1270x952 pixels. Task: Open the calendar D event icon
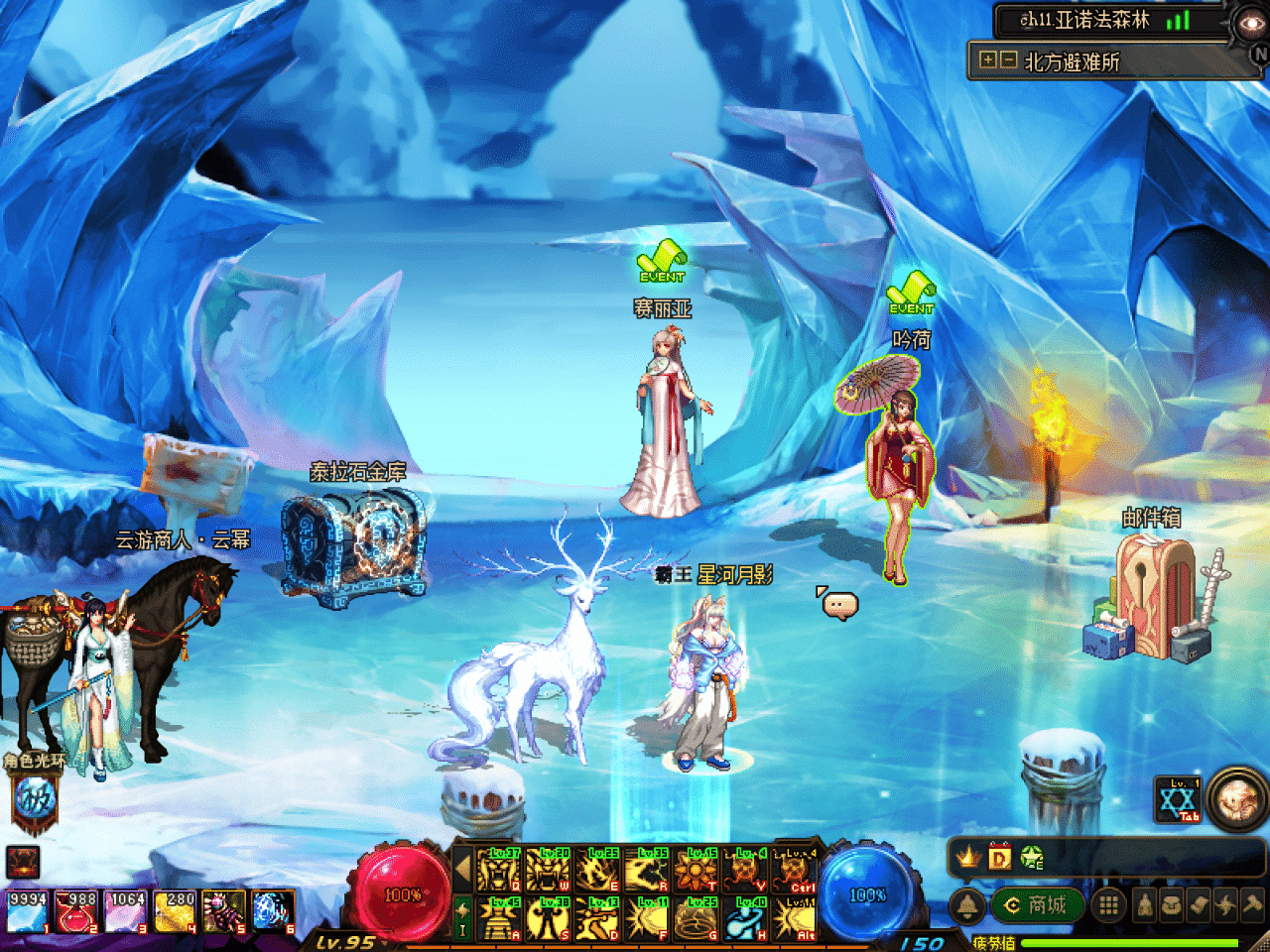[999, 857]
